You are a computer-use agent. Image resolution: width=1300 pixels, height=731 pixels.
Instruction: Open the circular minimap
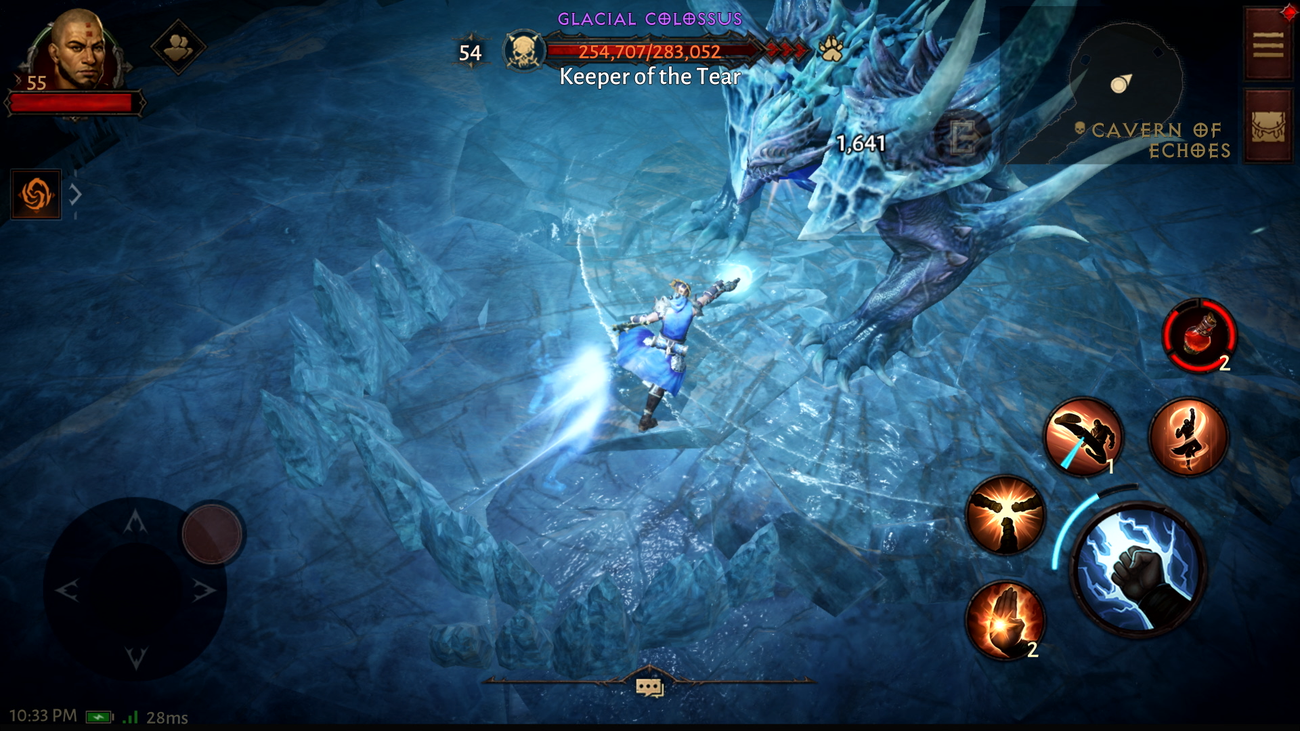(1125, 80)
